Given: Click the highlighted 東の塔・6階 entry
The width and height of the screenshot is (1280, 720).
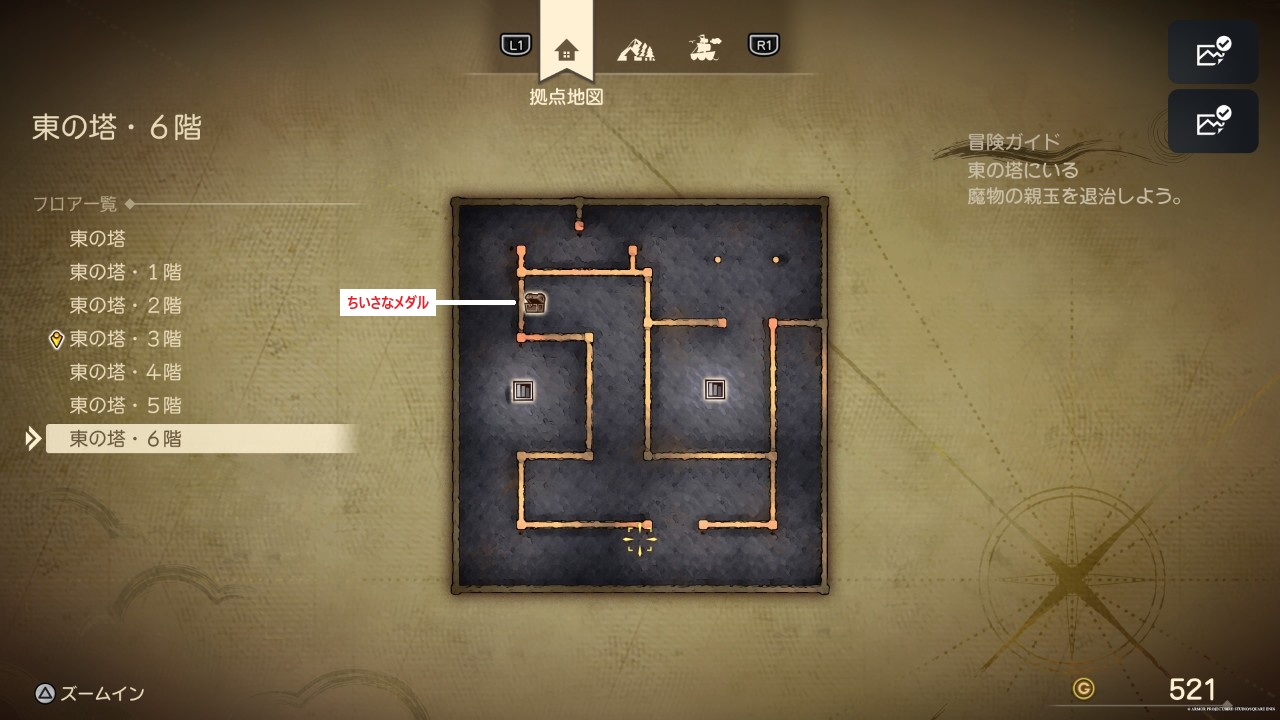Looking at the screenshot, I should tap(125, 439).
